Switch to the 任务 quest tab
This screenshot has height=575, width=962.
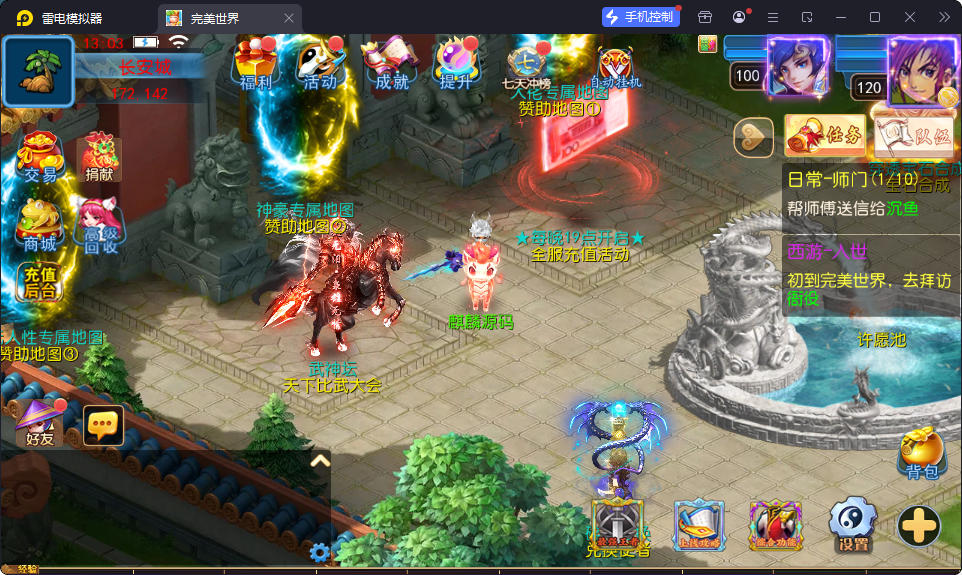825,137
